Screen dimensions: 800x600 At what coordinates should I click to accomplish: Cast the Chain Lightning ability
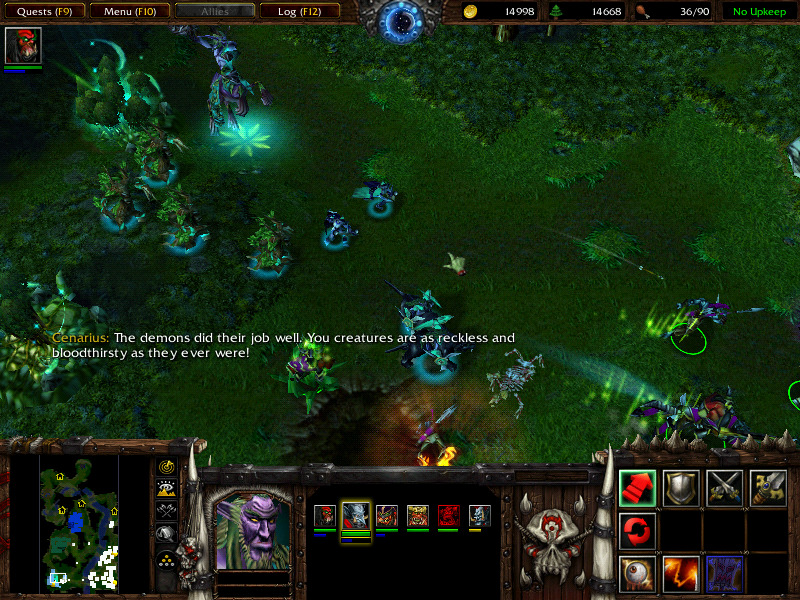click(x=681, y=573)
